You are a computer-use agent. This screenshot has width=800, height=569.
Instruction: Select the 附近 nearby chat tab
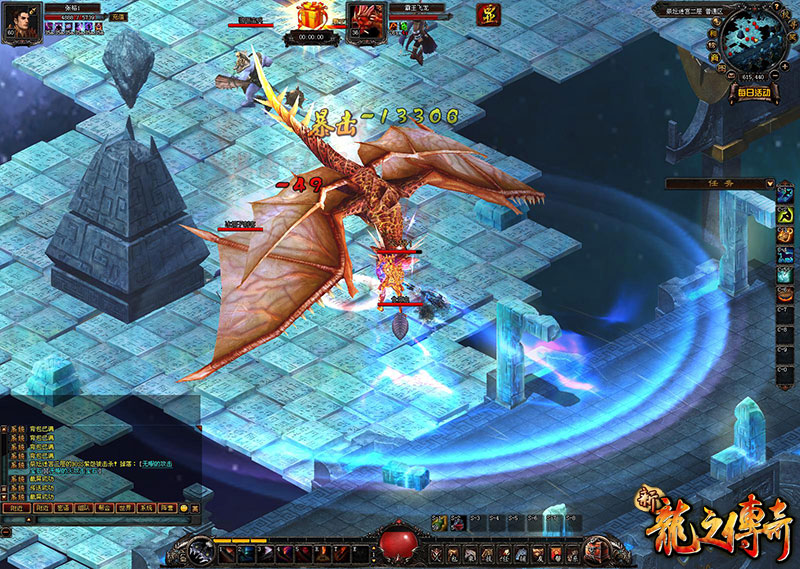(x=13, y=508)
